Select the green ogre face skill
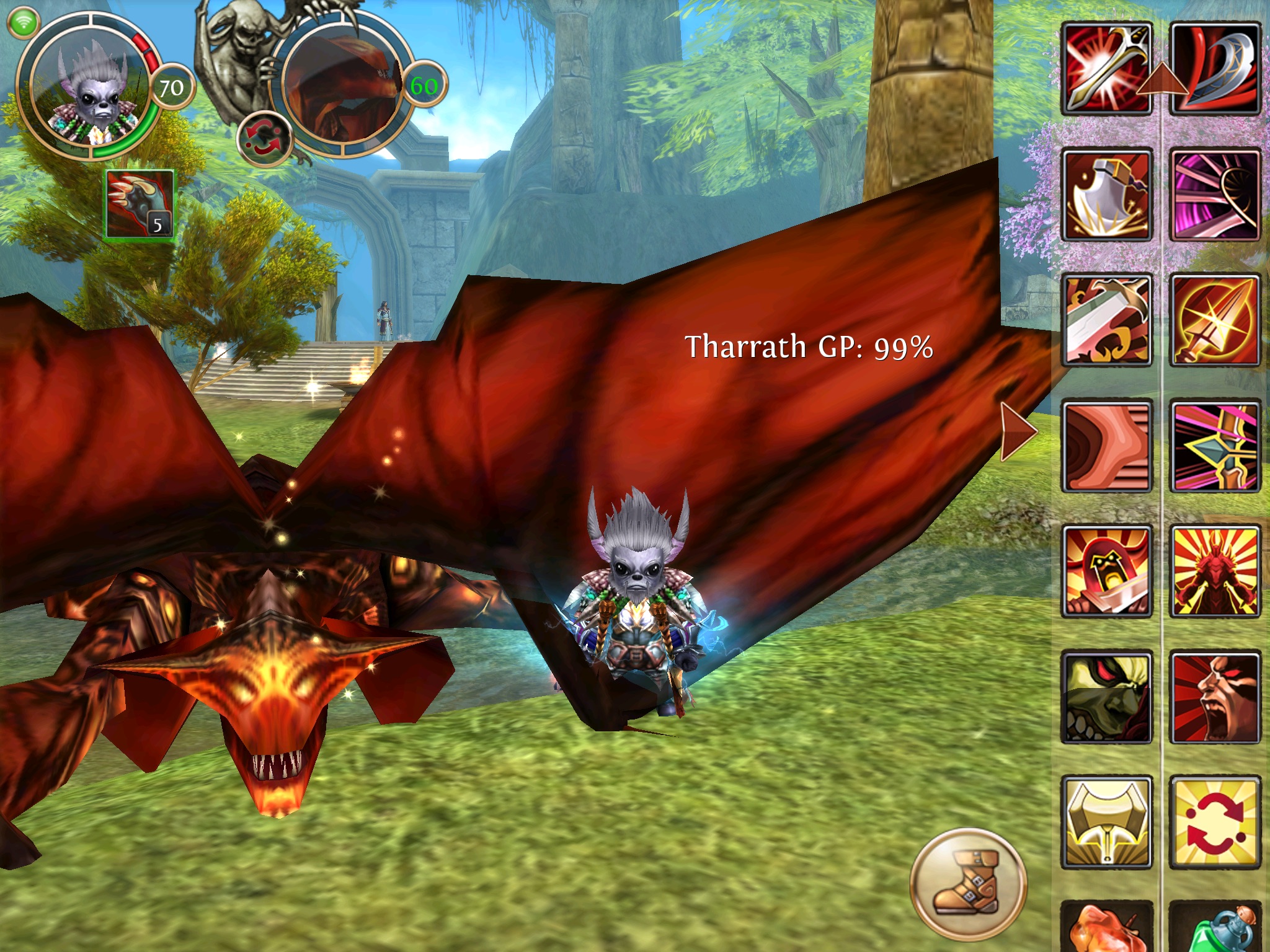Image resolution: width=1270 pixels, height=952 pixels. click(1107, 697)
